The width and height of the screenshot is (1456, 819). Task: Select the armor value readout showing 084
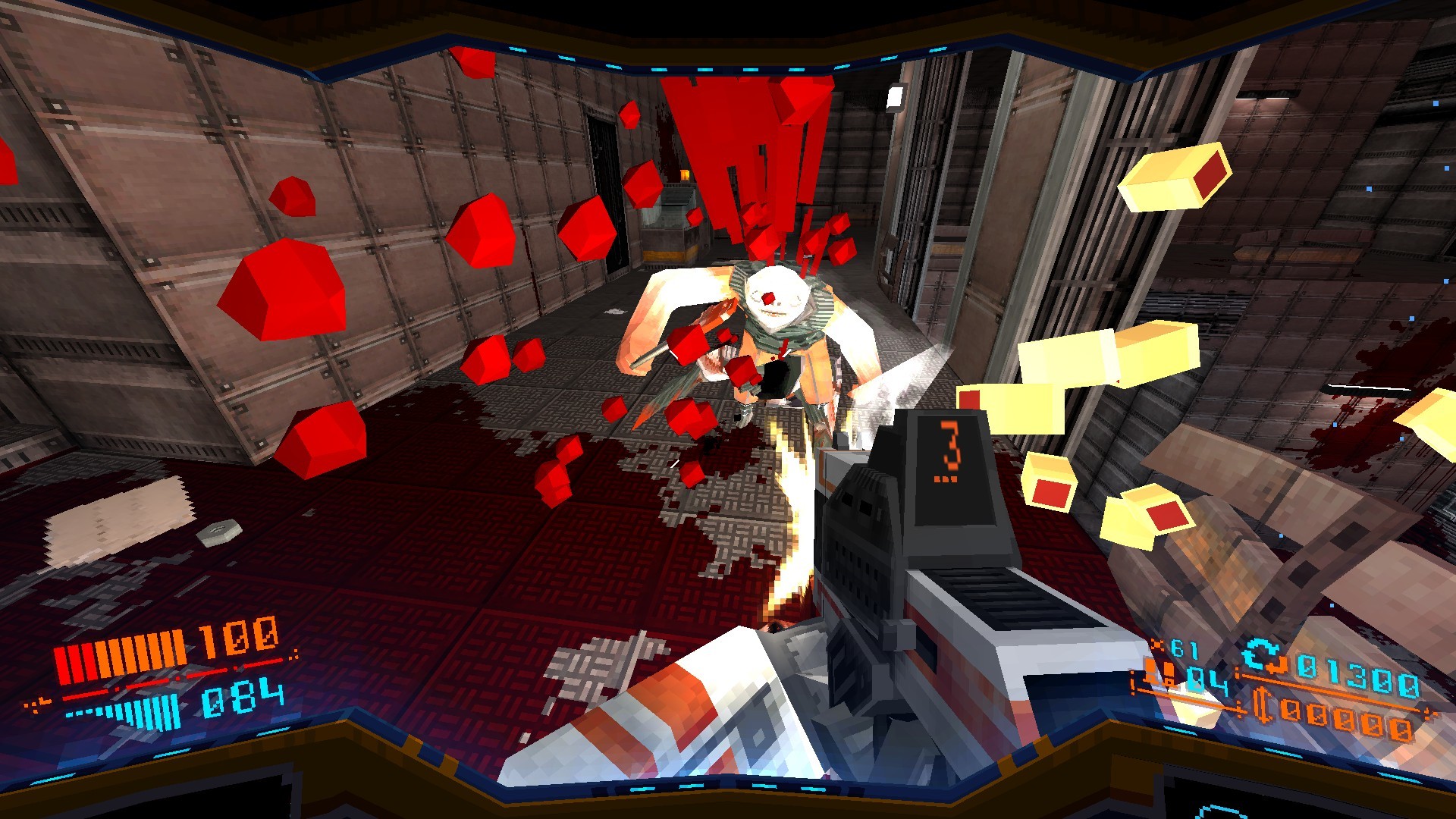point(229,698)
